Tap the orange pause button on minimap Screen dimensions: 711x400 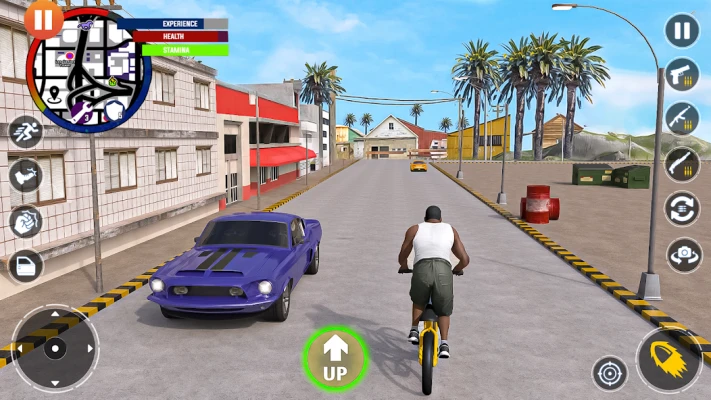[x=43, y=19]
